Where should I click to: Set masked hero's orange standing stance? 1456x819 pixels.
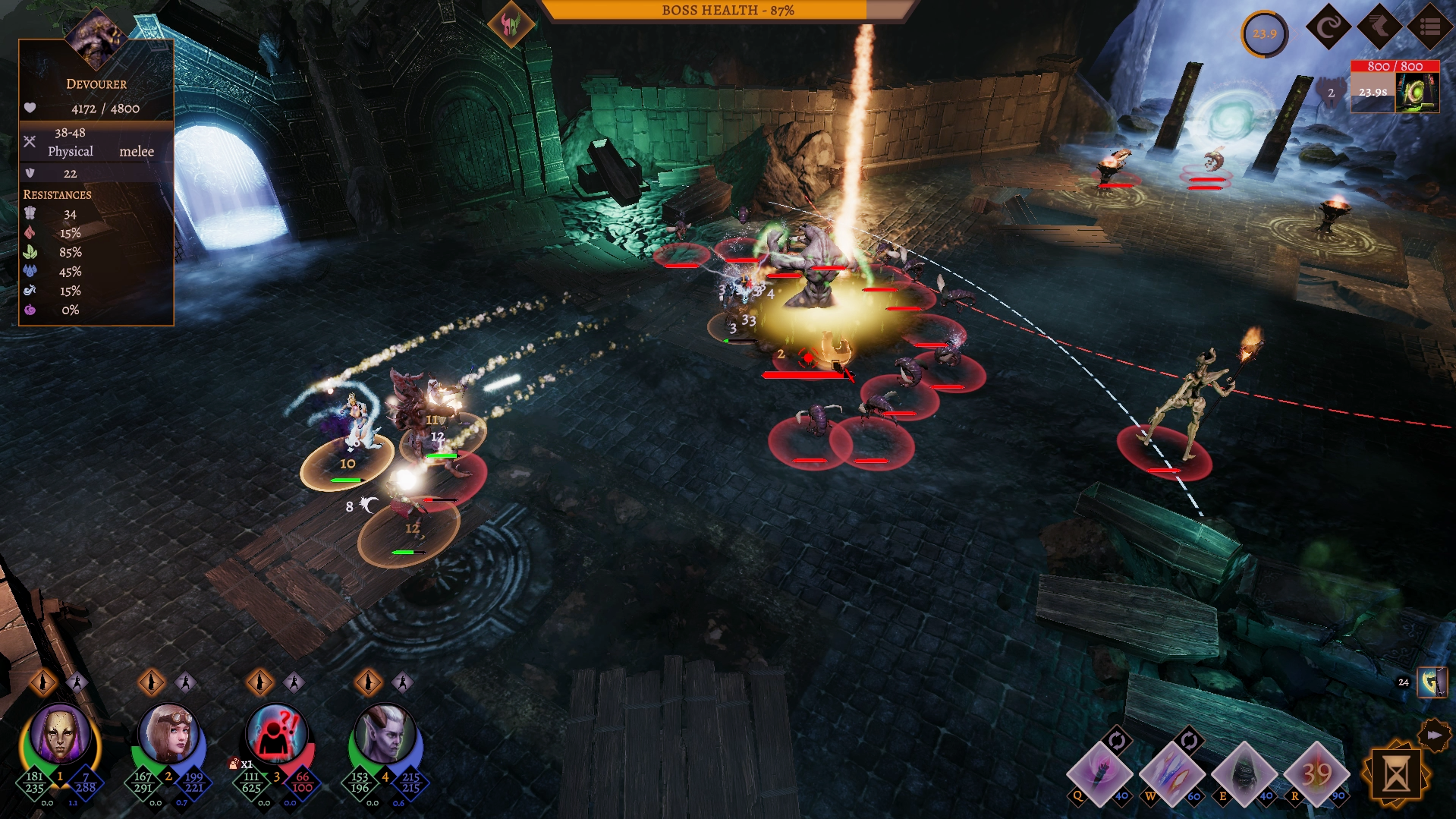tap(43, 682)
